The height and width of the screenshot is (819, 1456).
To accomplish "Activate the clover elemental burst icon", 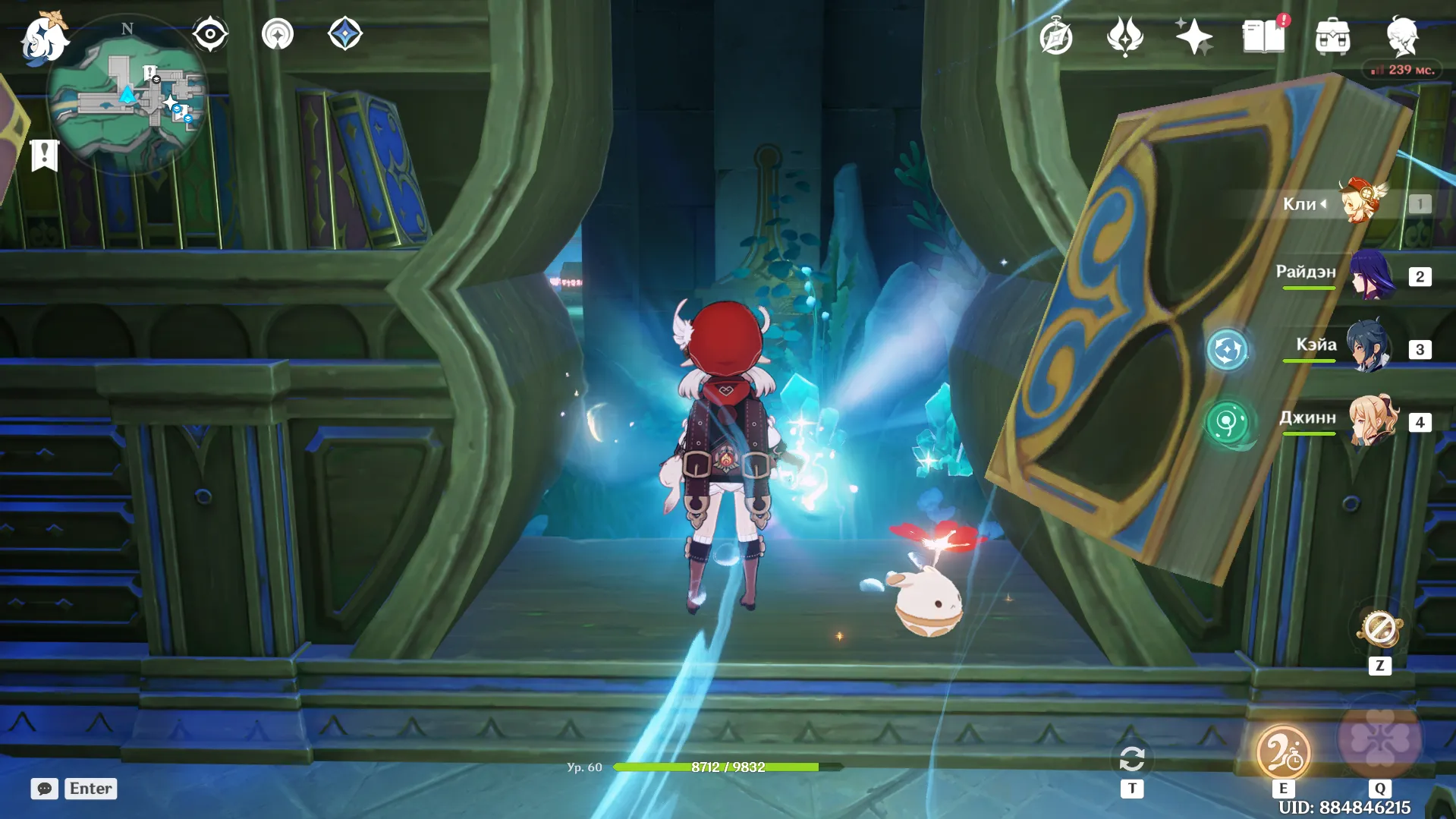I will tap(1379, 739).
